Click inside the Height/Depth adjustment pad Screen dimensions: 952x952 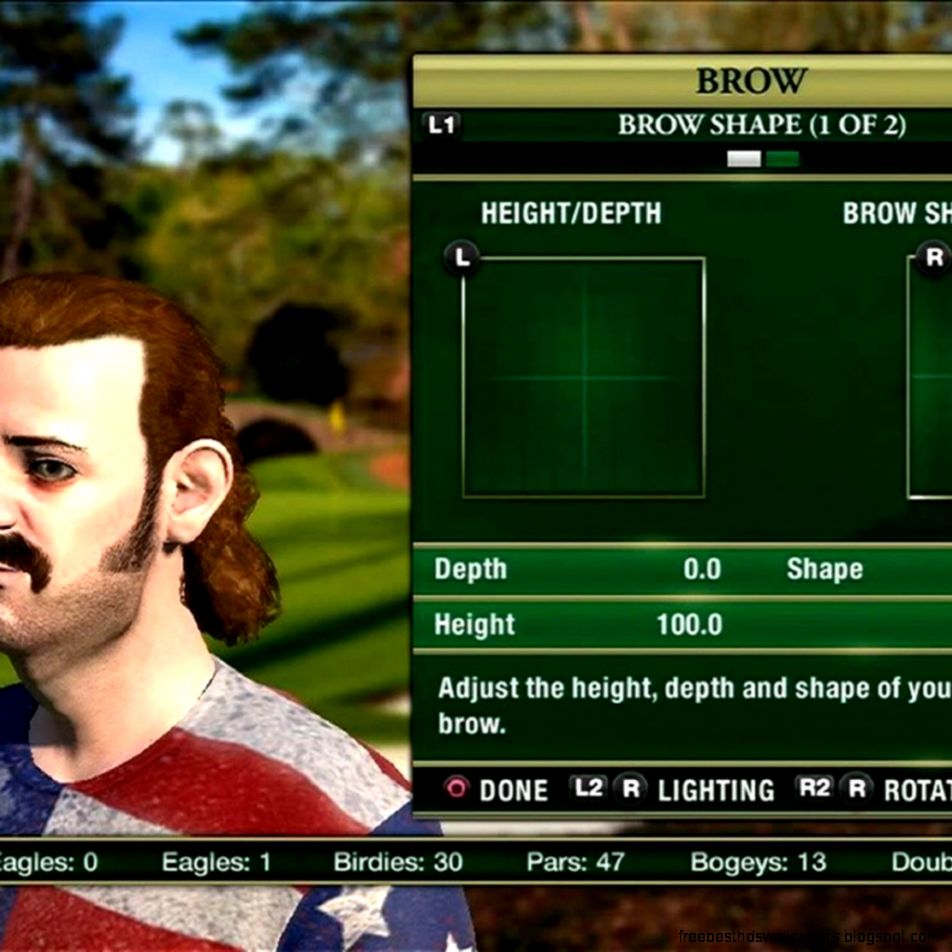pyautogui.click(x=584, y=377)
